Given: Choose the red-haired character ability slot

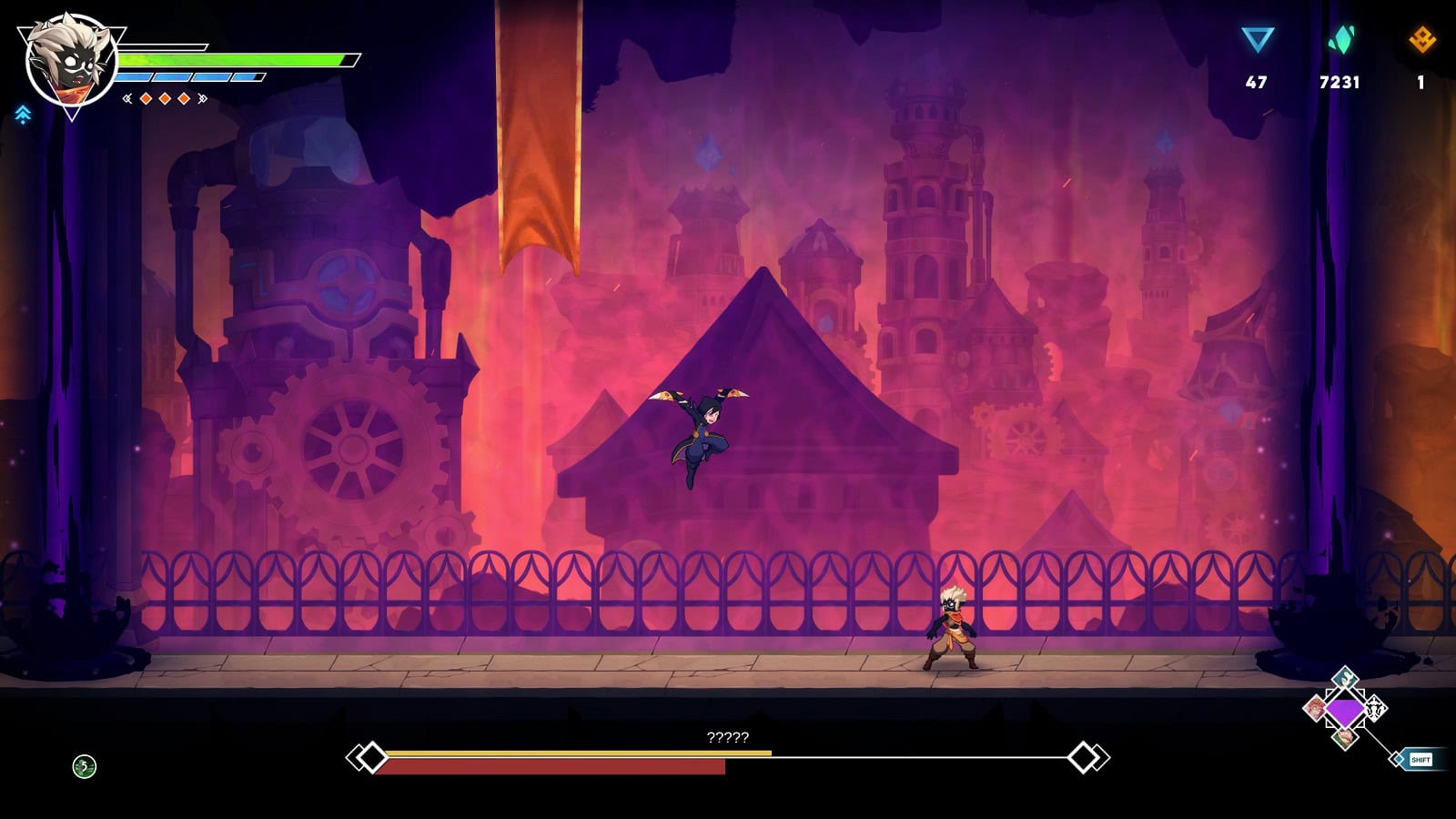Looking at the screenshot, I should (1315, 708).
